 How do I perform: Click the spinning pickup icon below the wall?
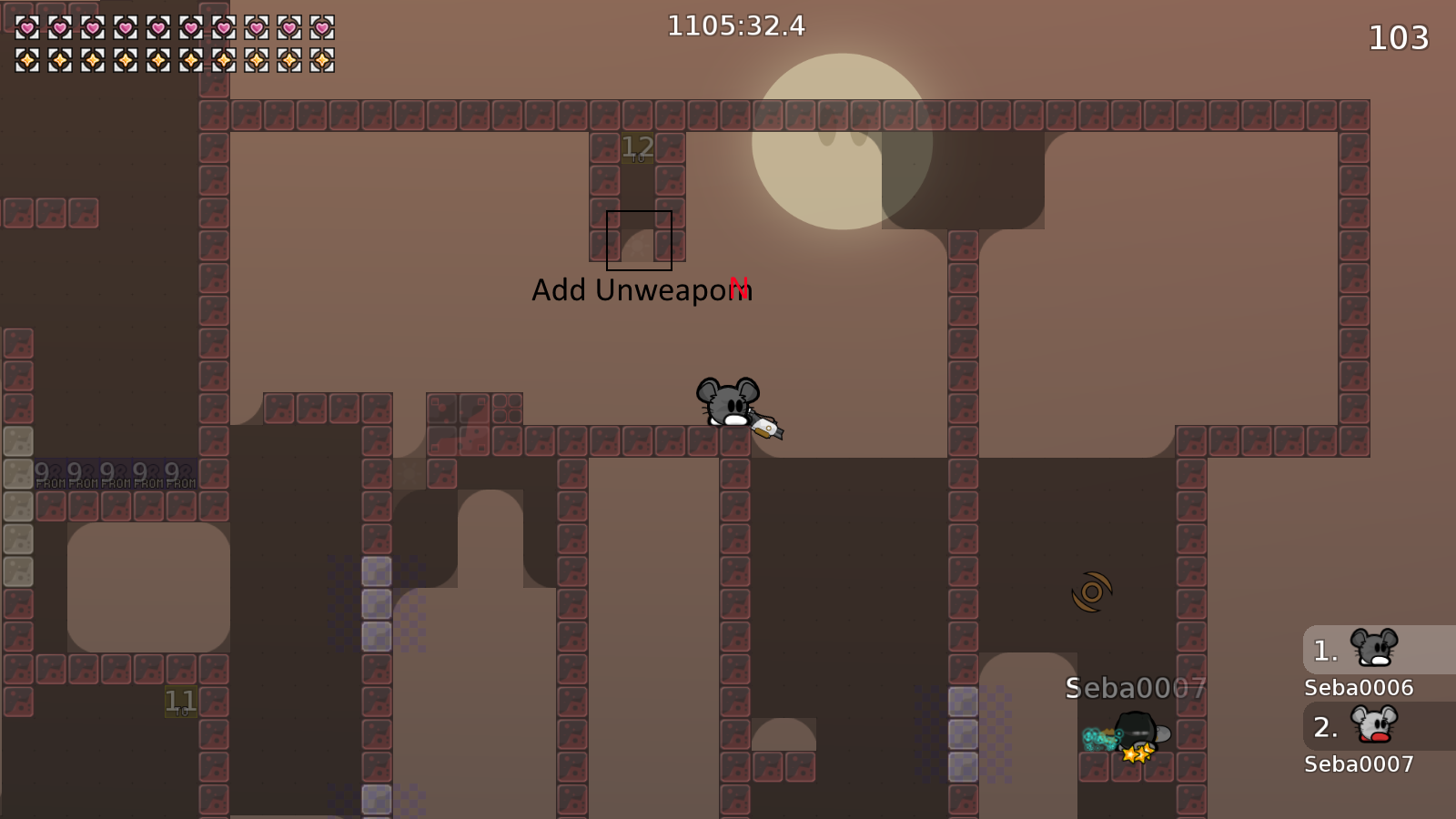tap(1092, 593)
